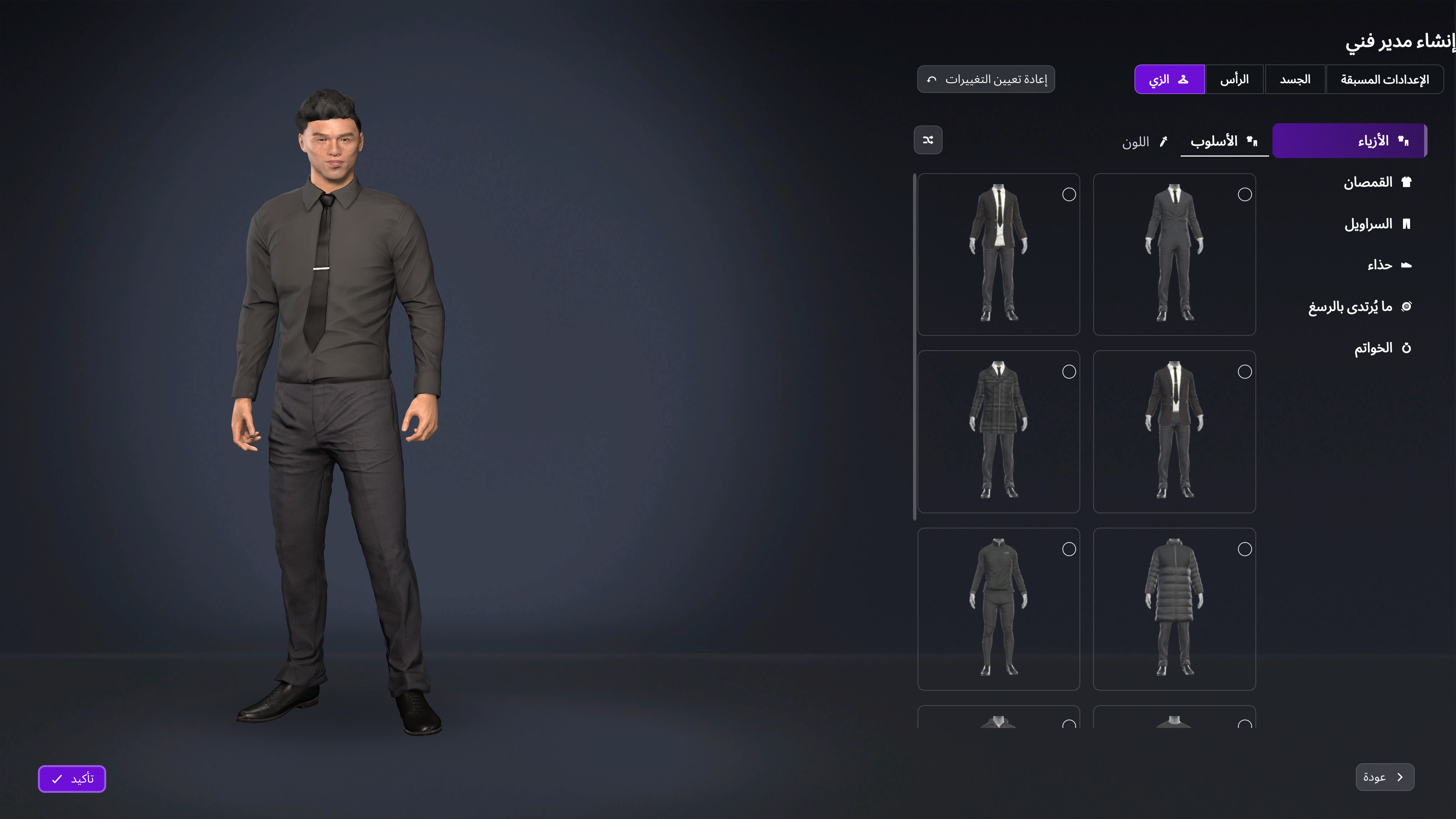This screenshot has width=1456, height=819.
Task: Switch to the الرأس (head) tab
Action: (1235, 79)
